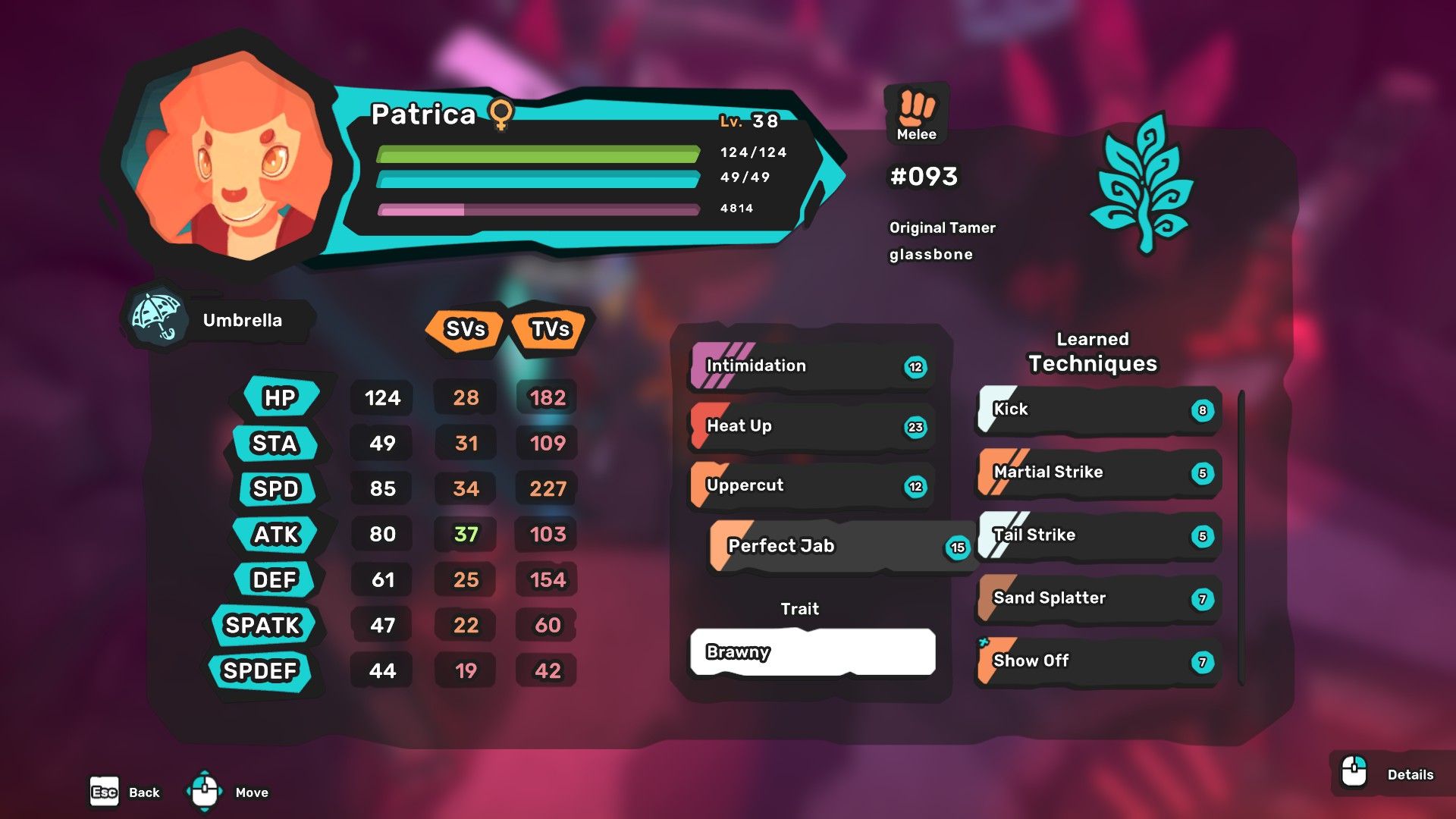
Task: Click the Umbrella gear icon
Action: click(x=155, y=318)
